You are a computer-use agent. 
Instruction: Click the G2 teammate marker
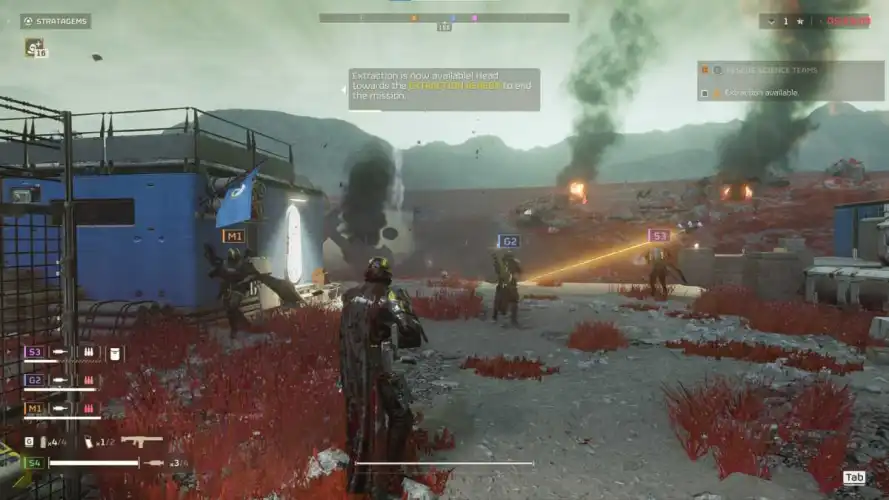pyautogui.click(x=509, y=241)
